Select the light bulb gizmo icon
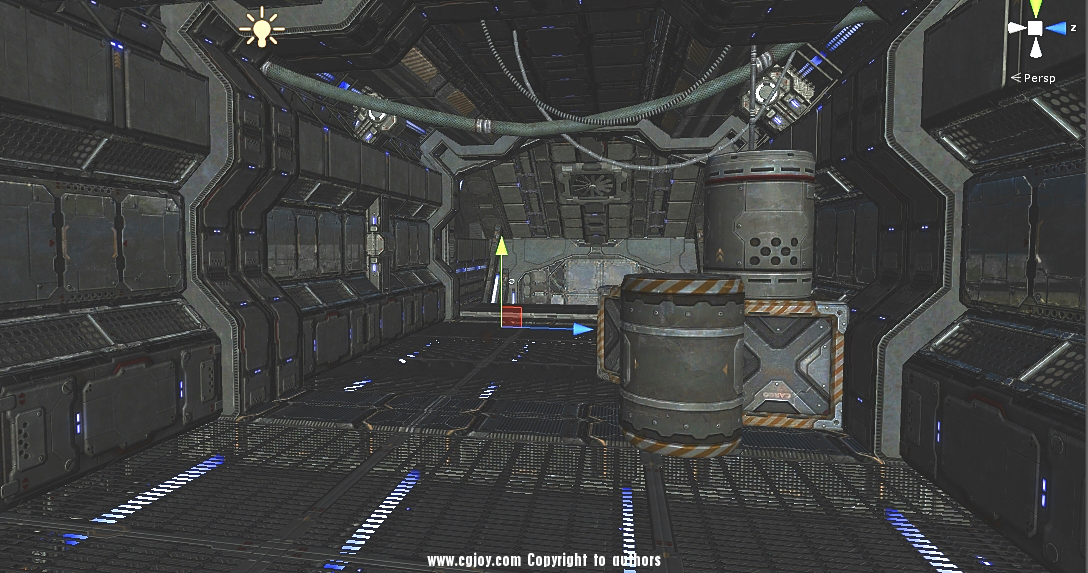This screenshot has width=1088, height=573. [261, 28]
